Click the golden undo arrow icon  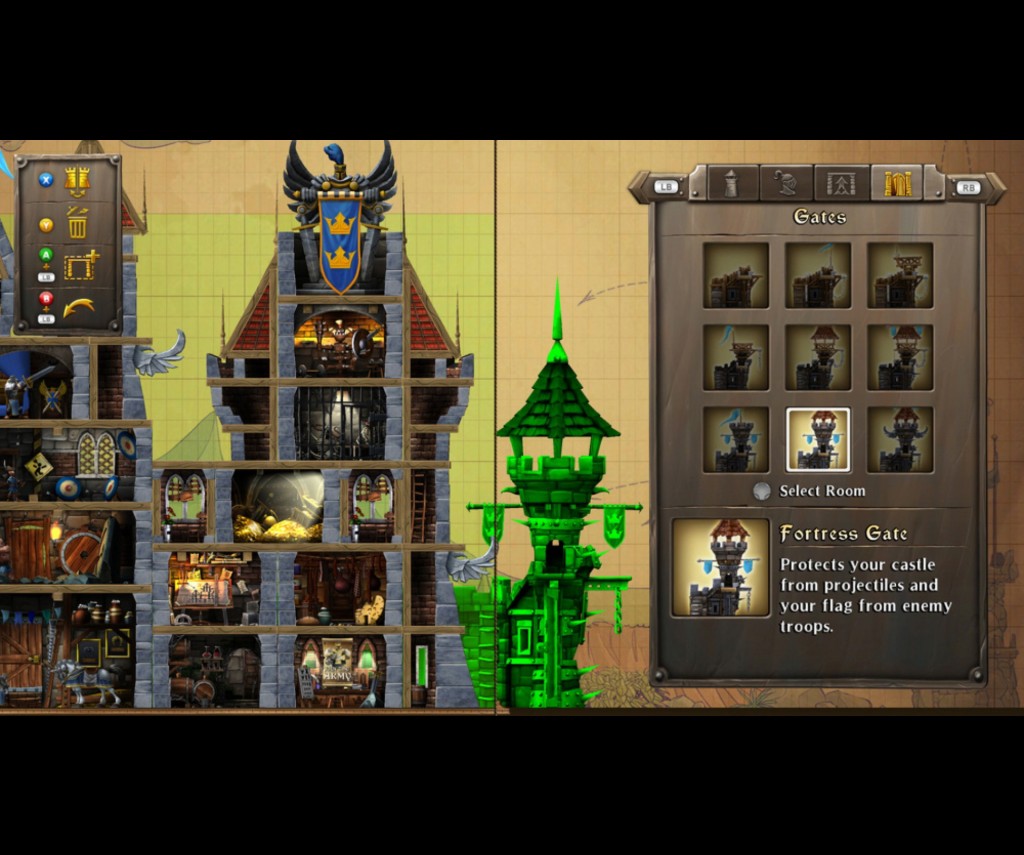pos(79,305)
